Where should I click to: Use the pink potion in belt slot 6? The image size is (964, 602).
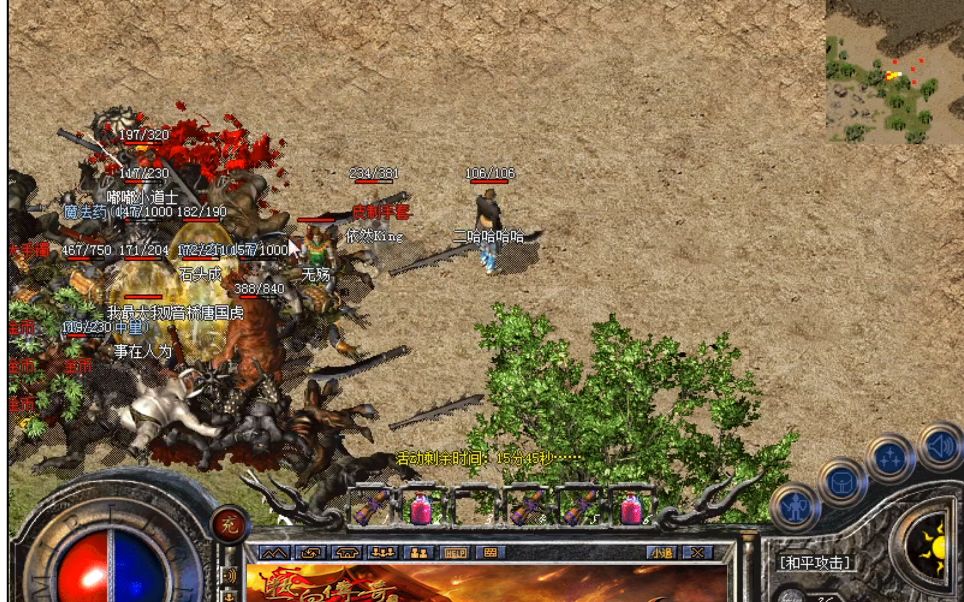tap(632, 508)
